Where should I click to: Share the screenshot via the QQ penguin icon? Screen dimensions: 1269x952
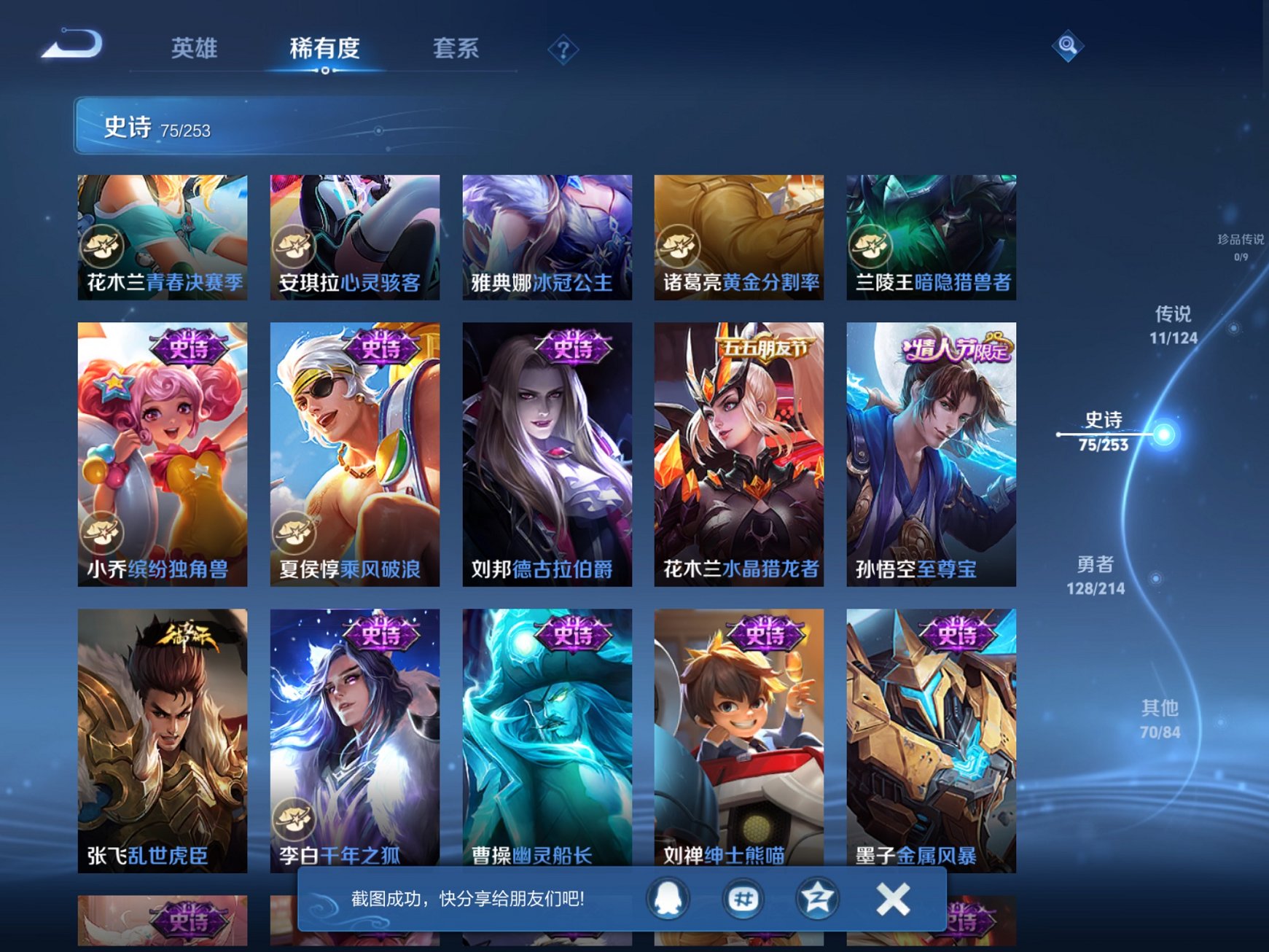point(668,899)
